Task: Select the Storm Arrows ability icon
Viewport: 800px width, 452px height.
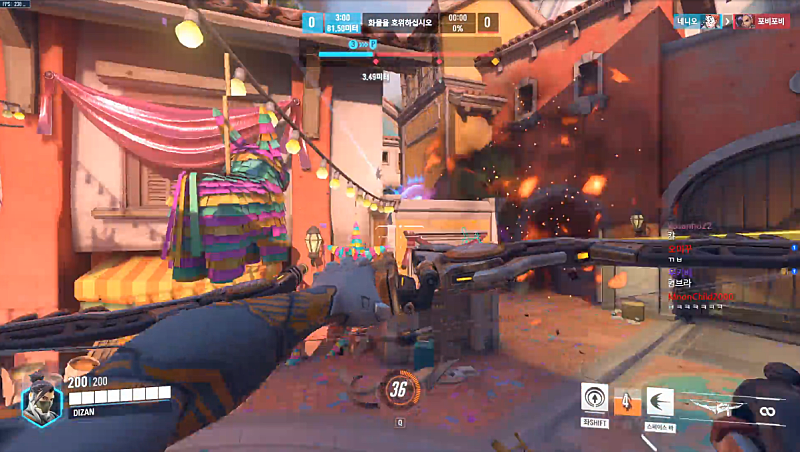Action: (x=627, y=400)
